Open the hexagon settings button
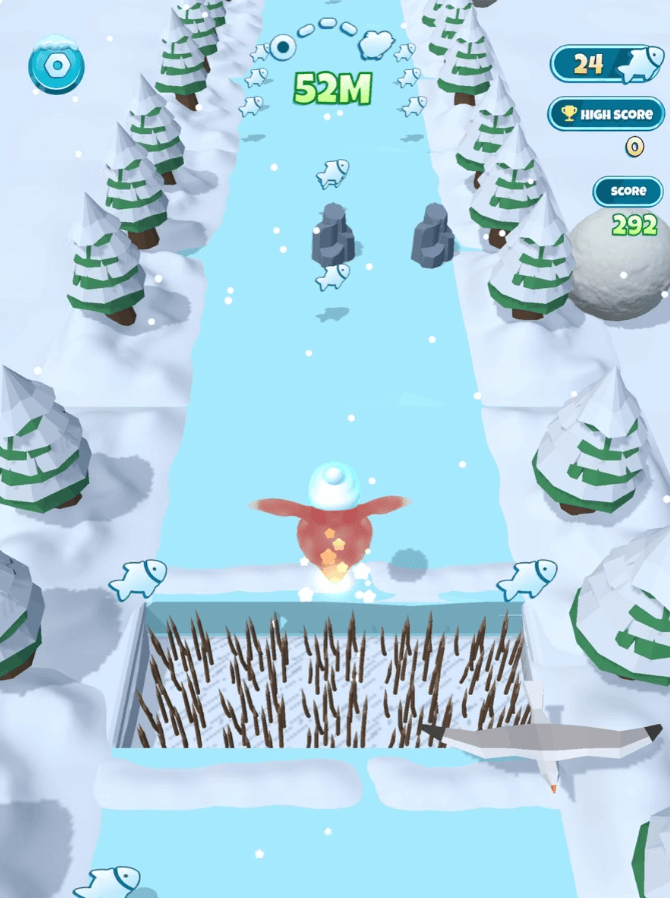670x898 pixels. tap(56, 67)
